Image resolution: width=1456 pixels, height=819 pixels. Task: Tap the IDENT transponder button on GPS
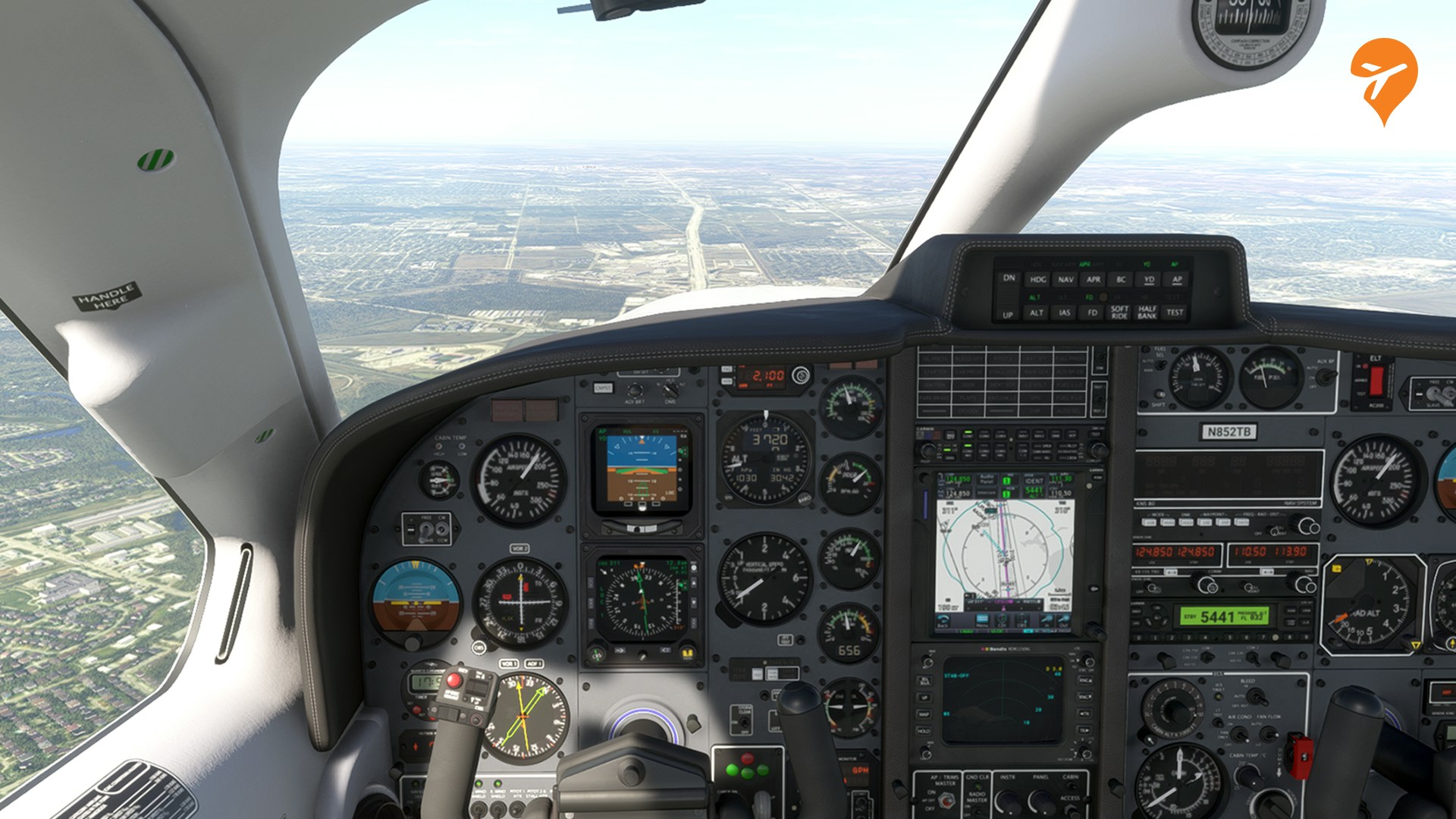(x=1034, y=481)
